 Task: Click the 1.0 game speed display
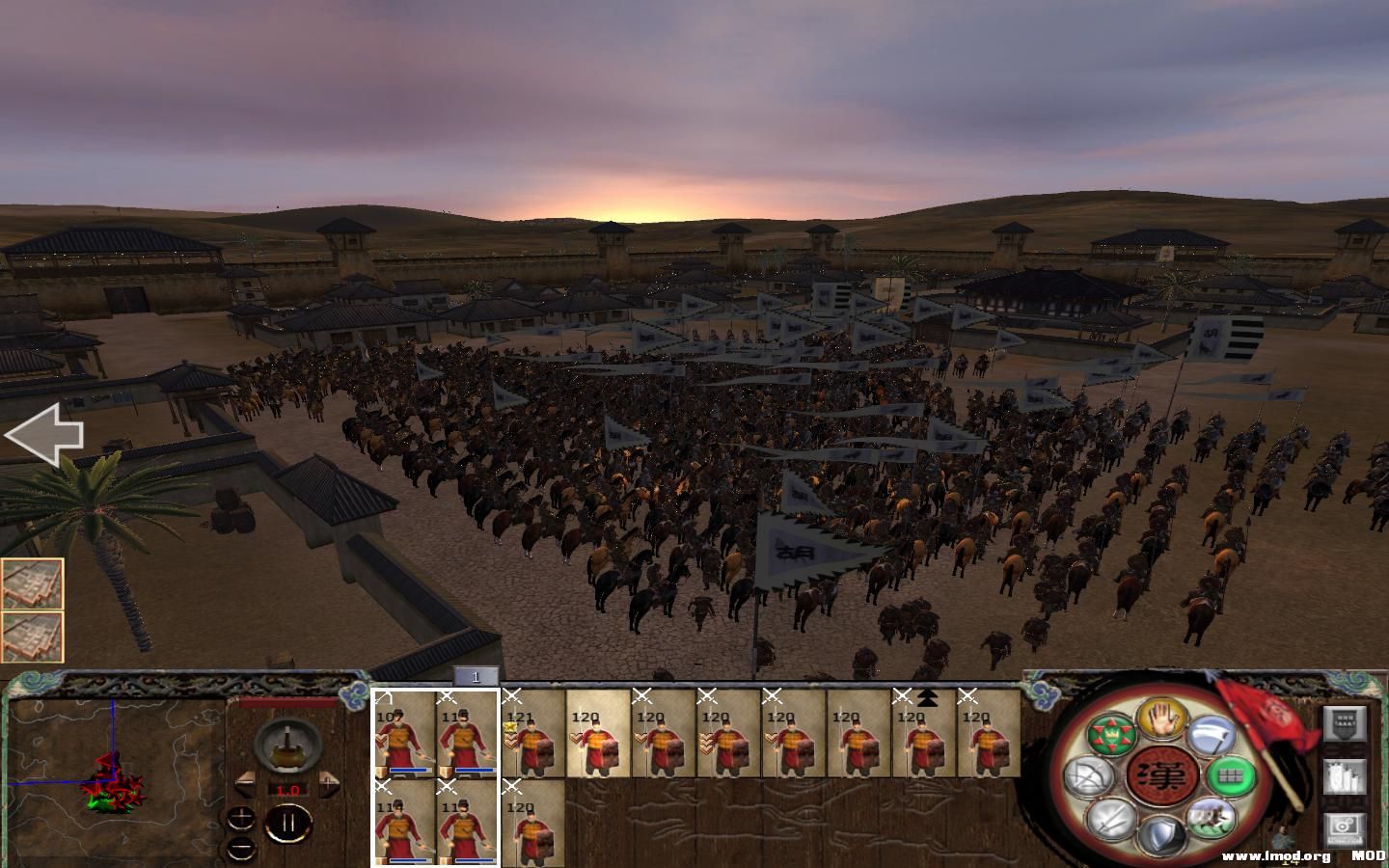coord(288,790)
